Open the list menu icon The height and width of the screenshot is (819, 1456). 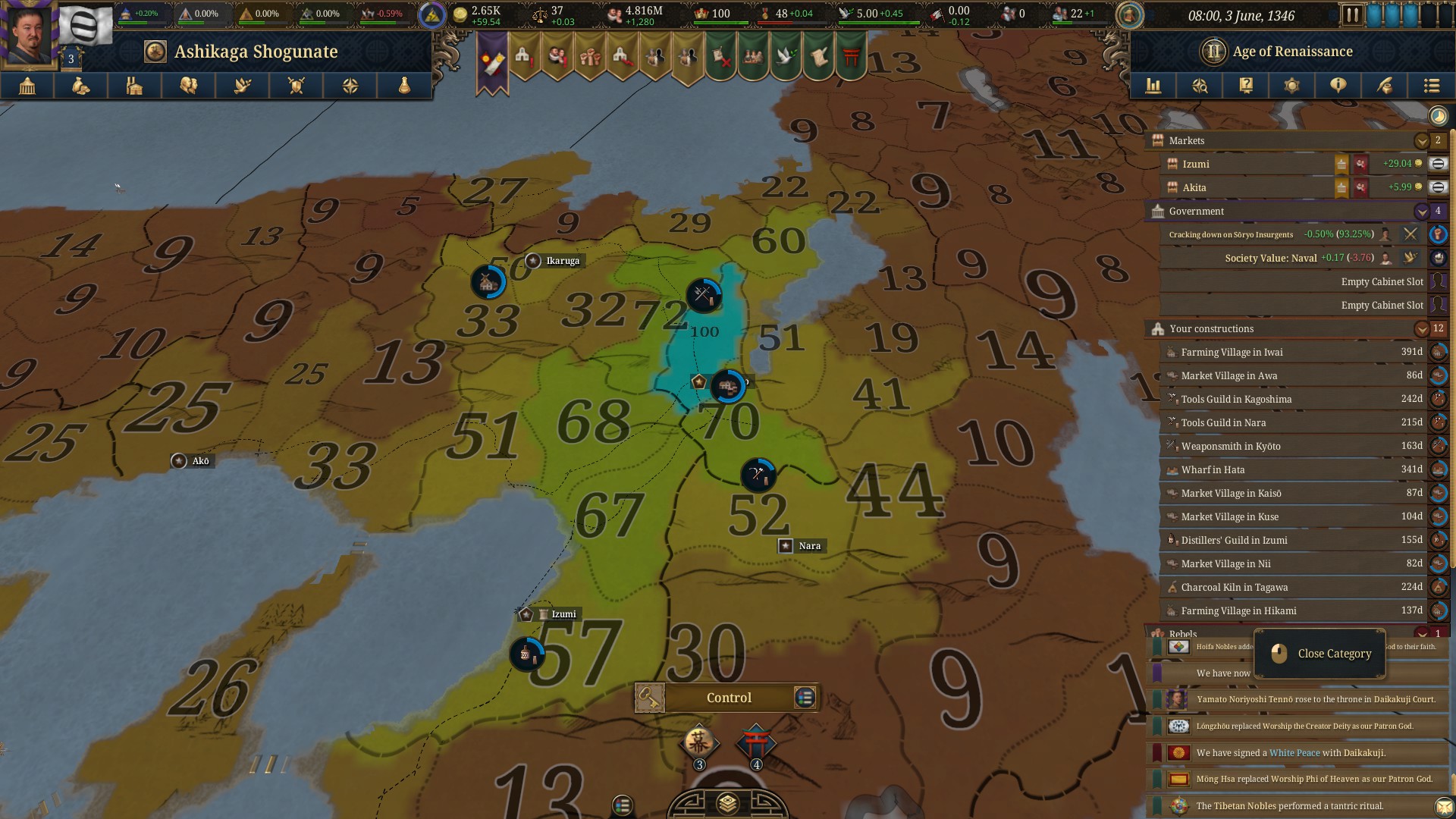(x=1431, y=86)
